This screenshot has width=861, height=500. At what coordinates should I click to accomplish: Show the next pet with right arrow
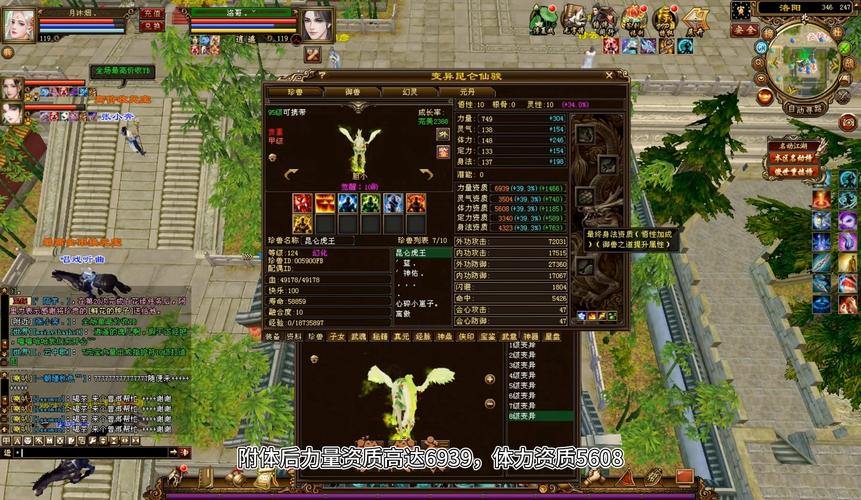click(x=425, y=174)
